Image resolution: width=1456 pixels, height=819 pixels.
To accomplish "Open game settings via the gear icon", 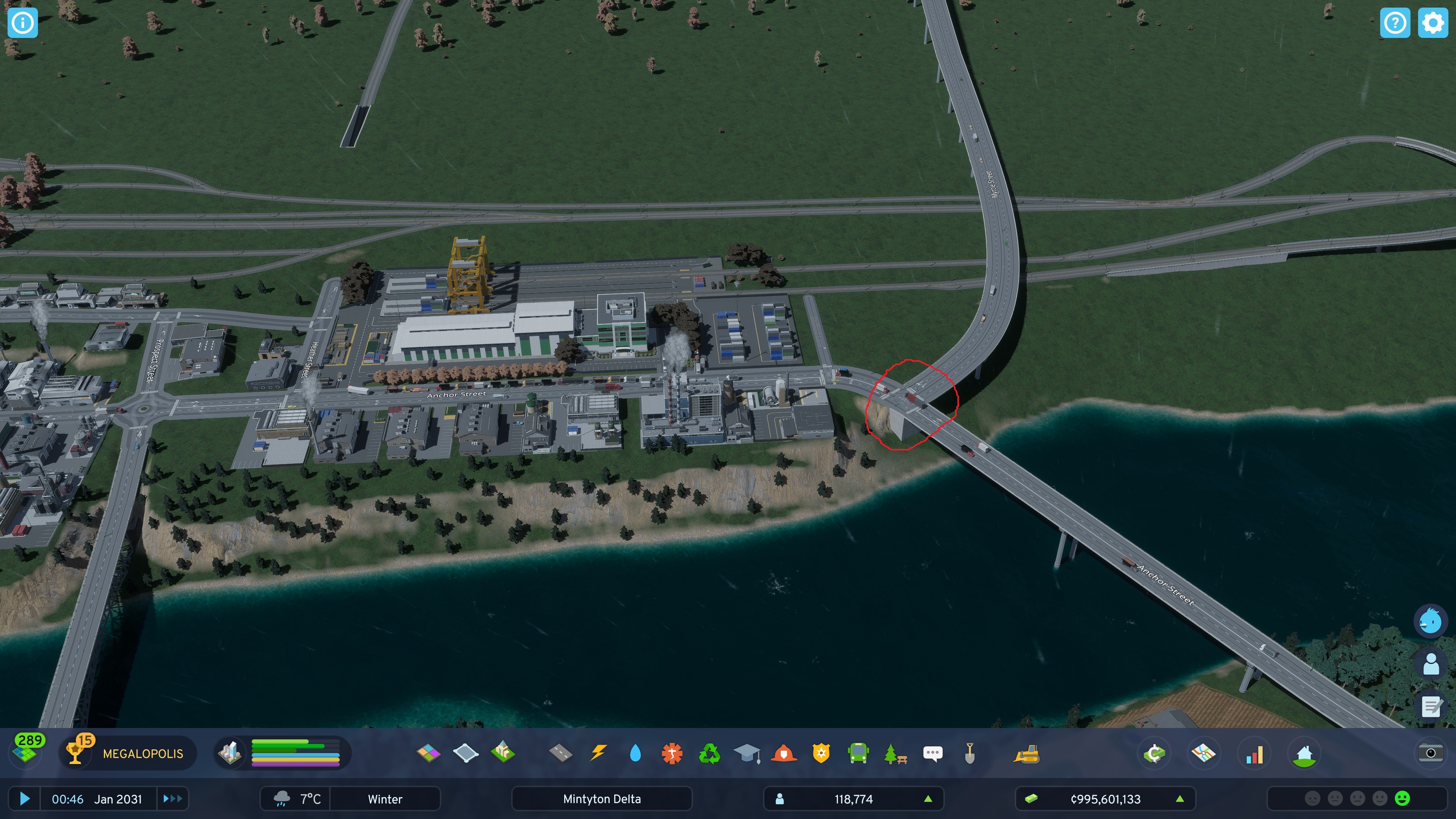I will coord(1434,23).
